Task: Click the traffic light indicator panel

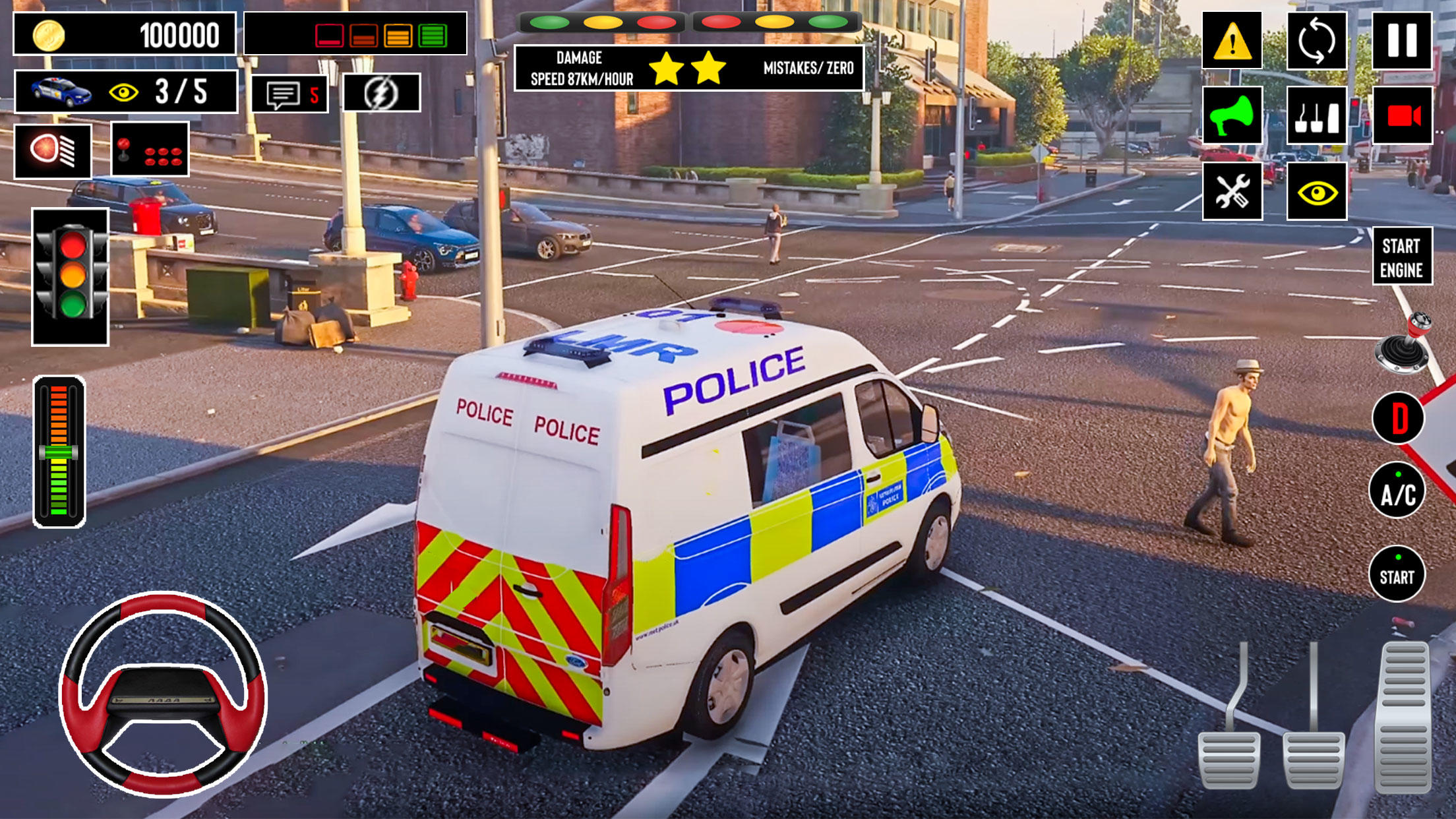Action: [x=71, y=277]
